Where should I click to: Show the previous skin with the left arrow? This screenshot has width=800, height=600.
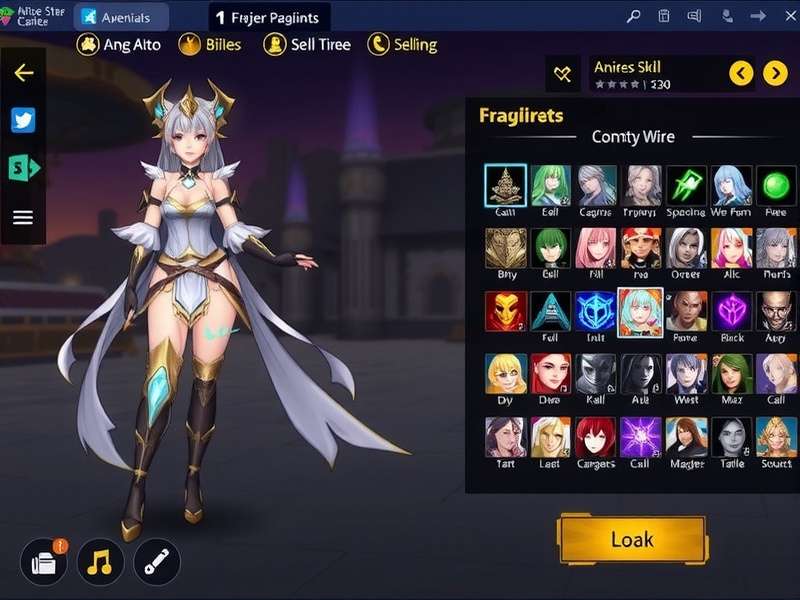(x=741, y=73)
